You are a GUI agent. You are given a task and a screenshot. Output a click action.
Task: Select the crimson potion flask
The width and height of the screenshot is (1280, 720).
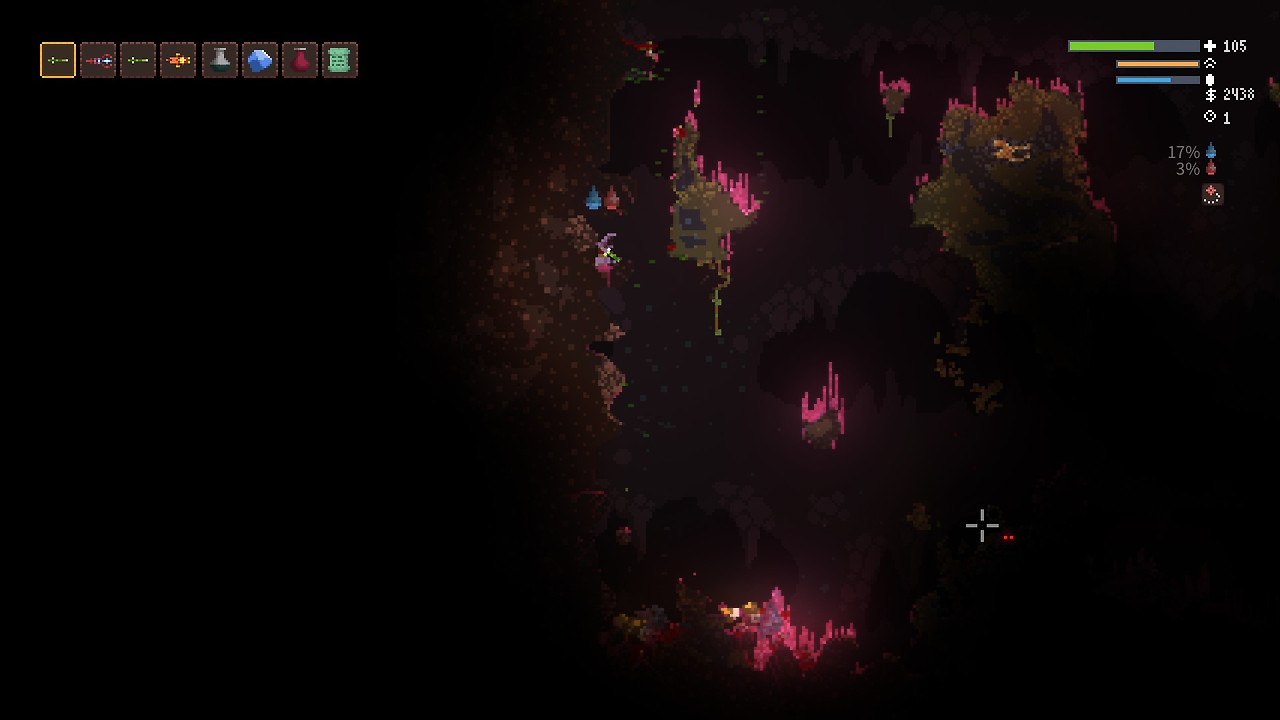[300, 60]
